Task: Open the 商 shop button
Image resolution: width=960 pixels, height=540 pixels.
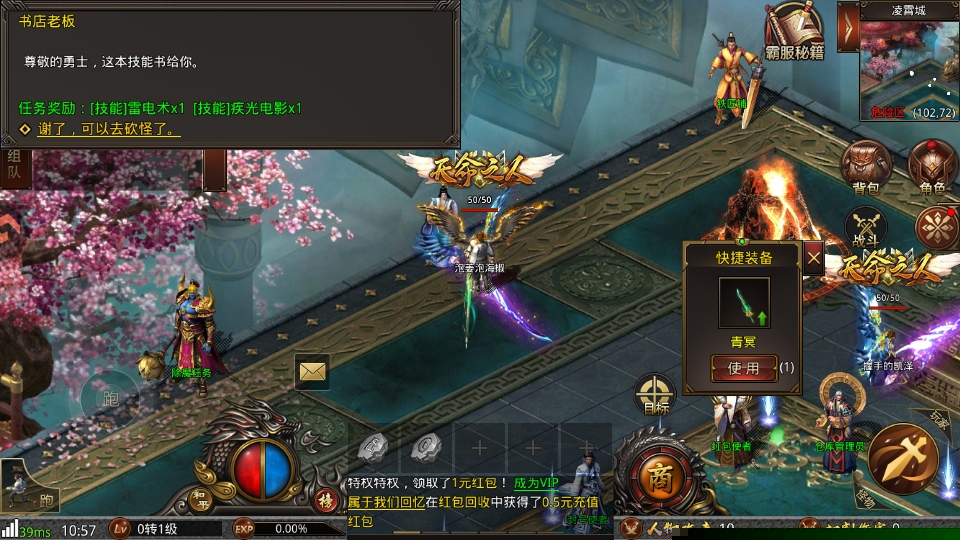Action: coord(656,474)
